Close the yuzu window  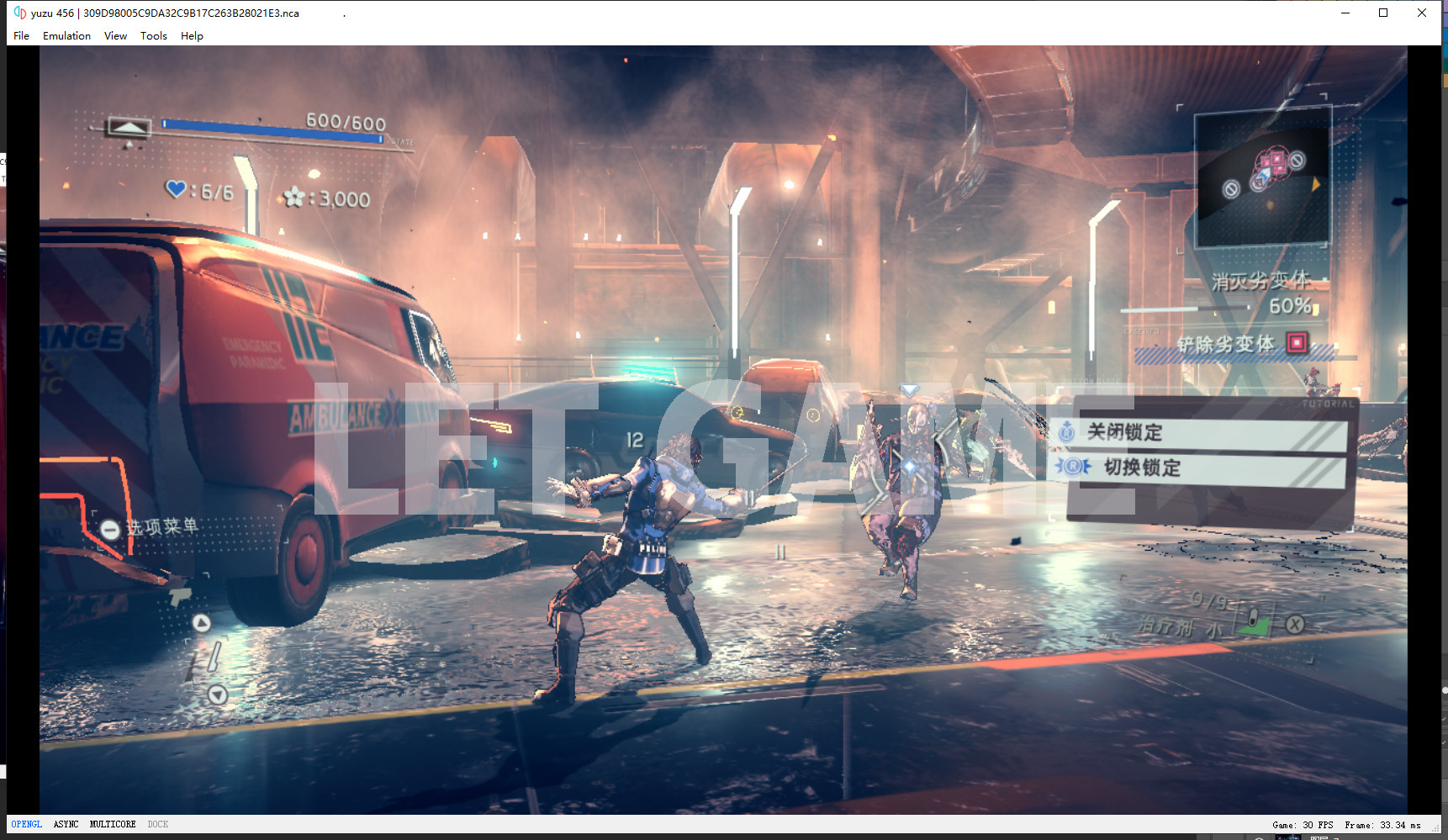tap(1422, 13)
